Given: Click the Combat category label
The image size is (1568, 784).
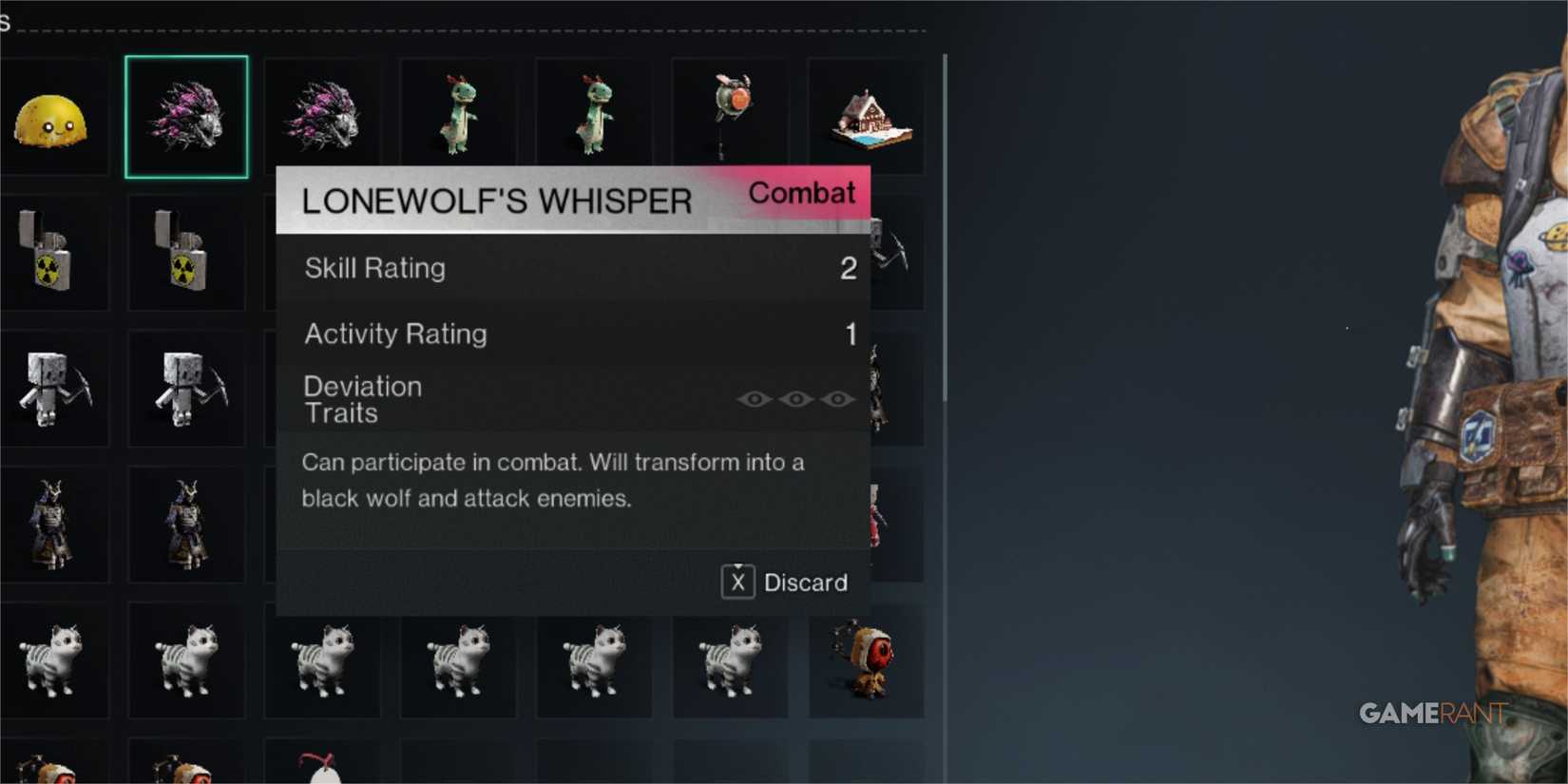Looking at the screenshot, I should pyautogui.click(x=803, y=194).
